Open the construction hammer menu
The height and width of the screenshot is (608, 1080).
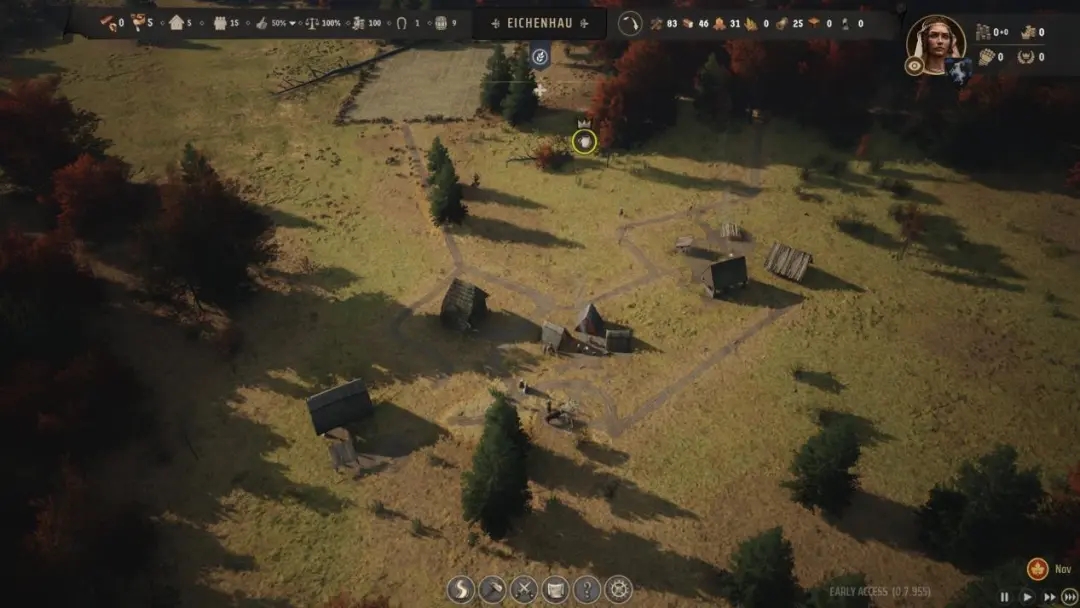tap(493, 589)
